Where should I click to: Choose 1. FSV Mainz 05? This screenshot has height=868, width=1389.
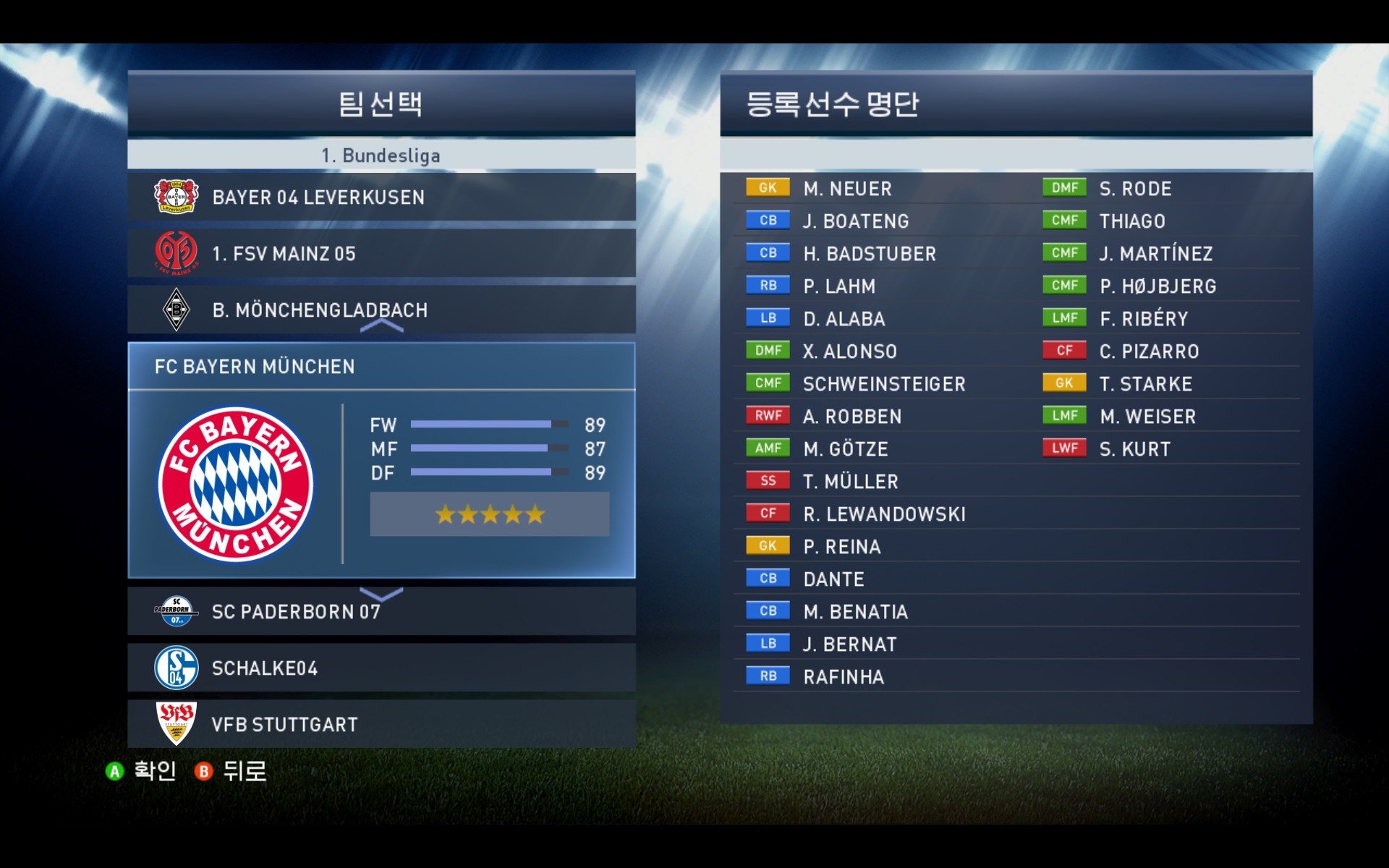[x=381, y=253]
